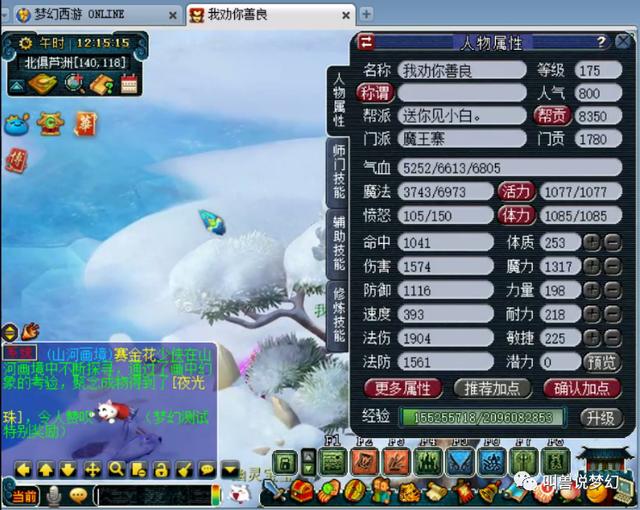Click the 活力 vitality button
The image size is (640, 510).
[516, 191]
